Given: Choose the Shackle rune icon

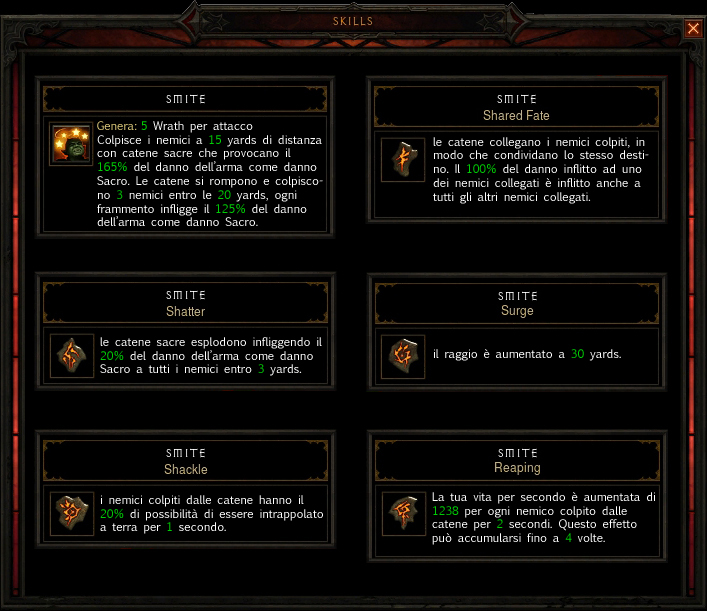Looking at the screenshot, I should click(x=72, y=514).
